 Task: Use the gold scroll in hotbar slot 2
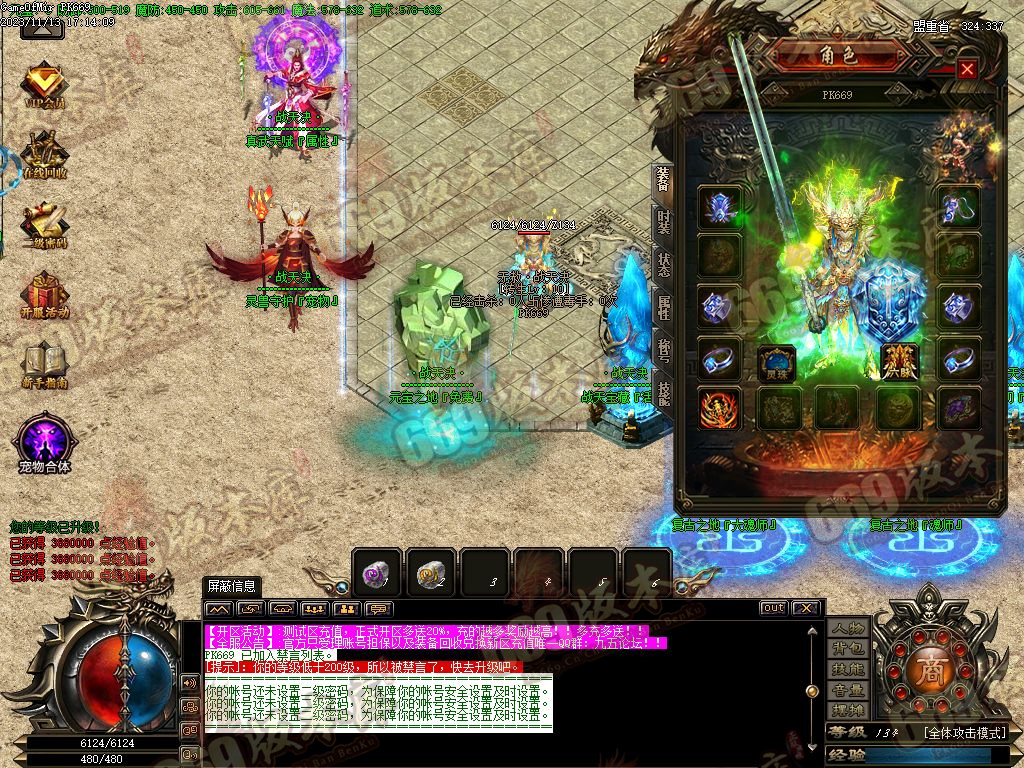click(x=430, y=573)
